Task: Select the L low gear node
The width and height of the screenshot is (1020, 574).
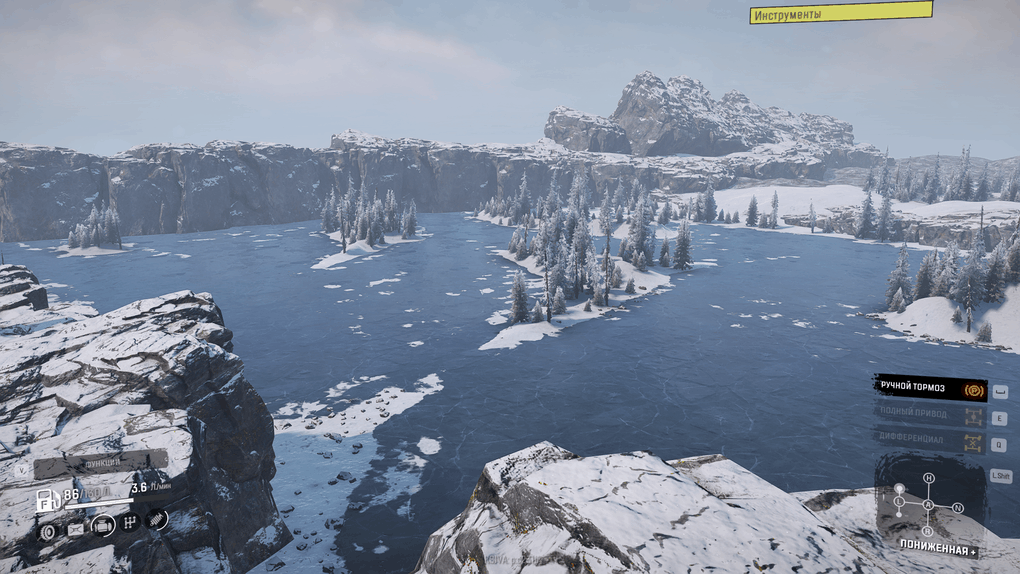Action: tap(899, 500)
